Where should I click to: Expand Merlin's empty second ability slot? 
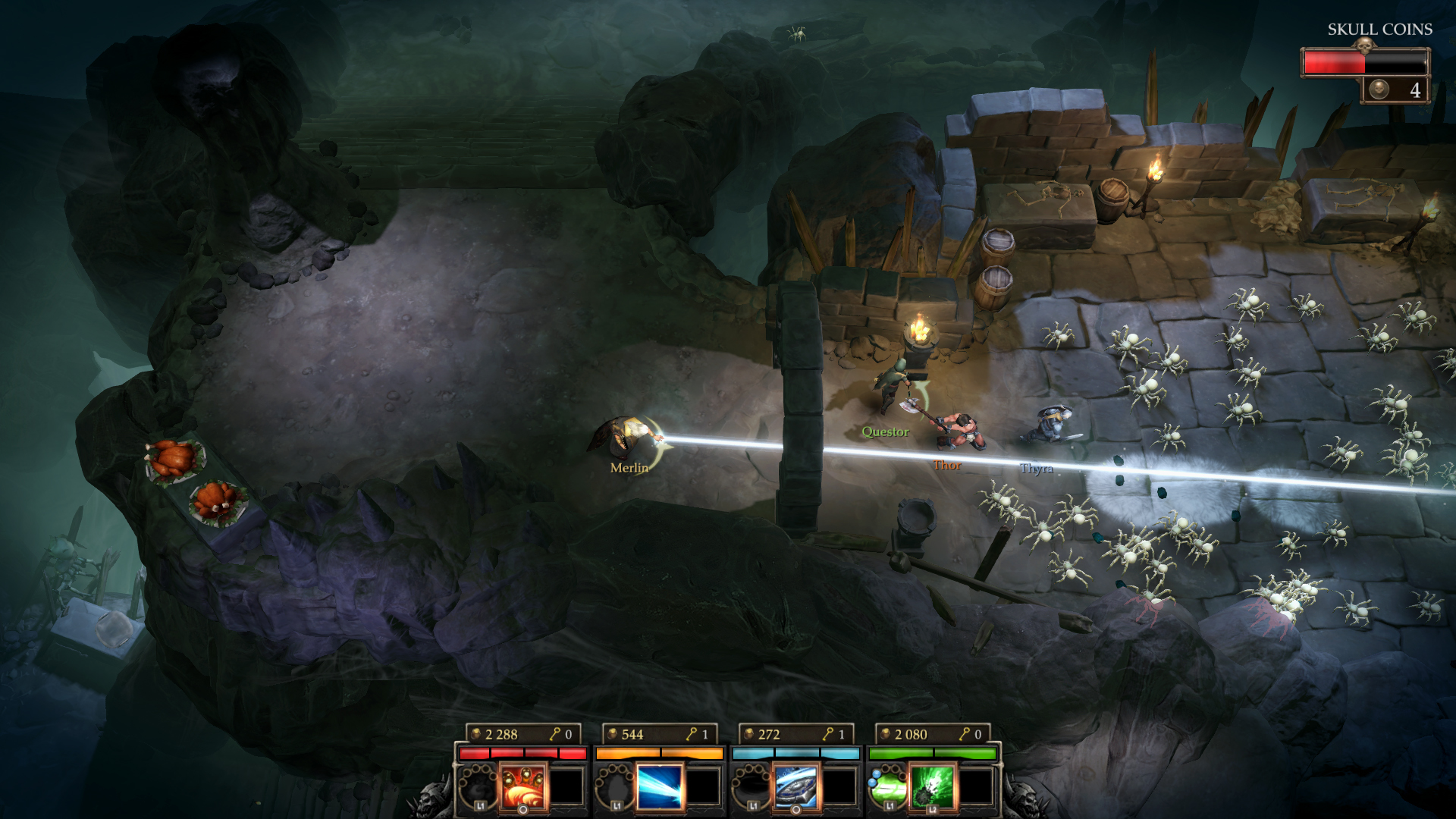pos(566,789)
